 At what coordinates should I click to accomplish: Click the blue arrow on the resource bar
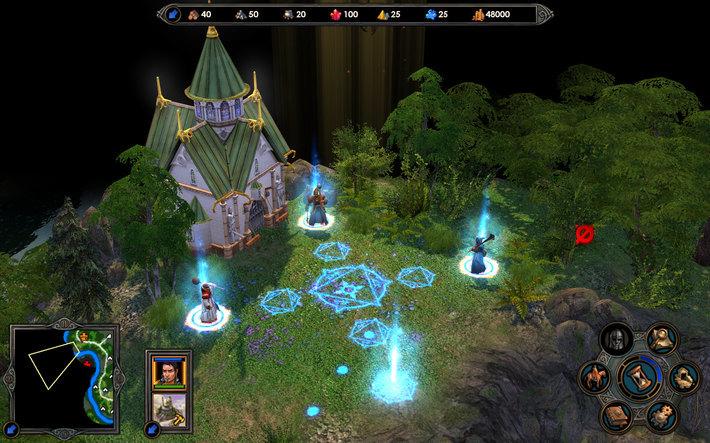point(170,14)
